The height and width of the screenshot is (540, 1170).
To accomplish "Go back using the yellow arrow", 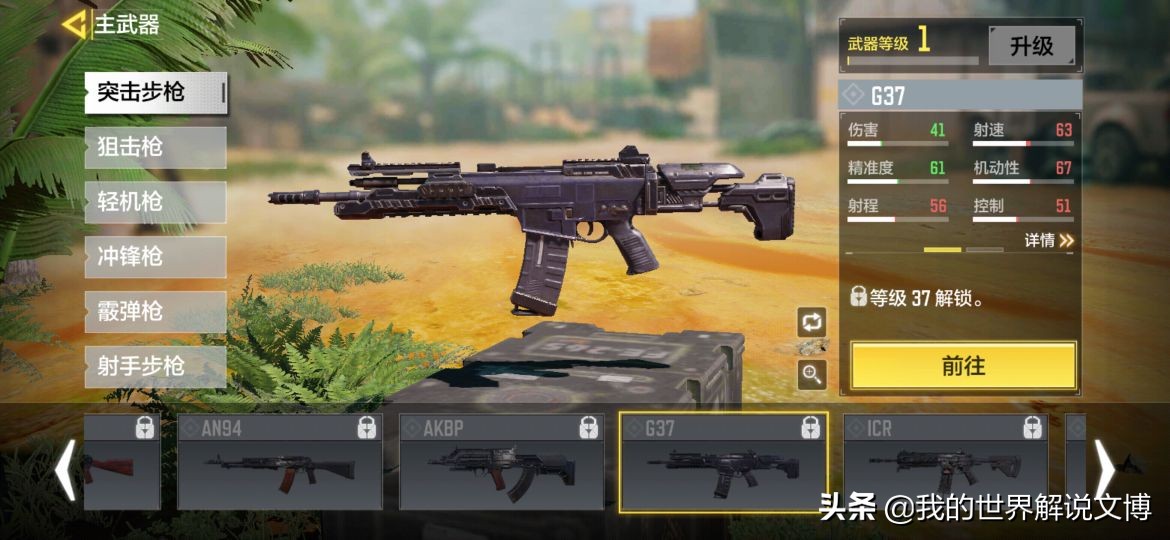I will [x=74, y=25].
